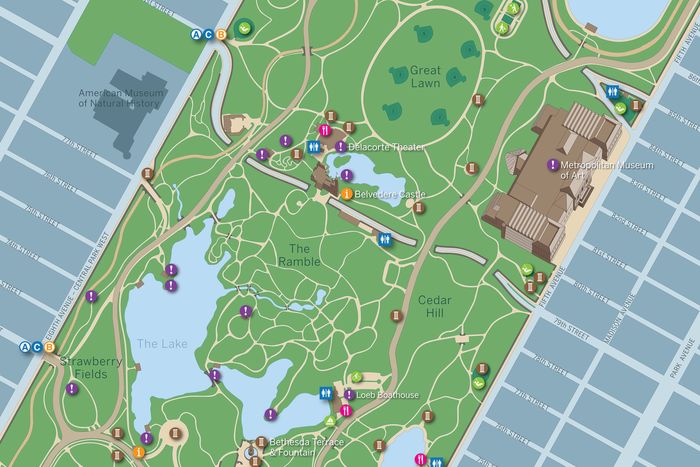This screenshot has height=467, width=700.
Task: Click the restroom icon in The Ramble
Action: pyautogui.click(x=385, y=240)
